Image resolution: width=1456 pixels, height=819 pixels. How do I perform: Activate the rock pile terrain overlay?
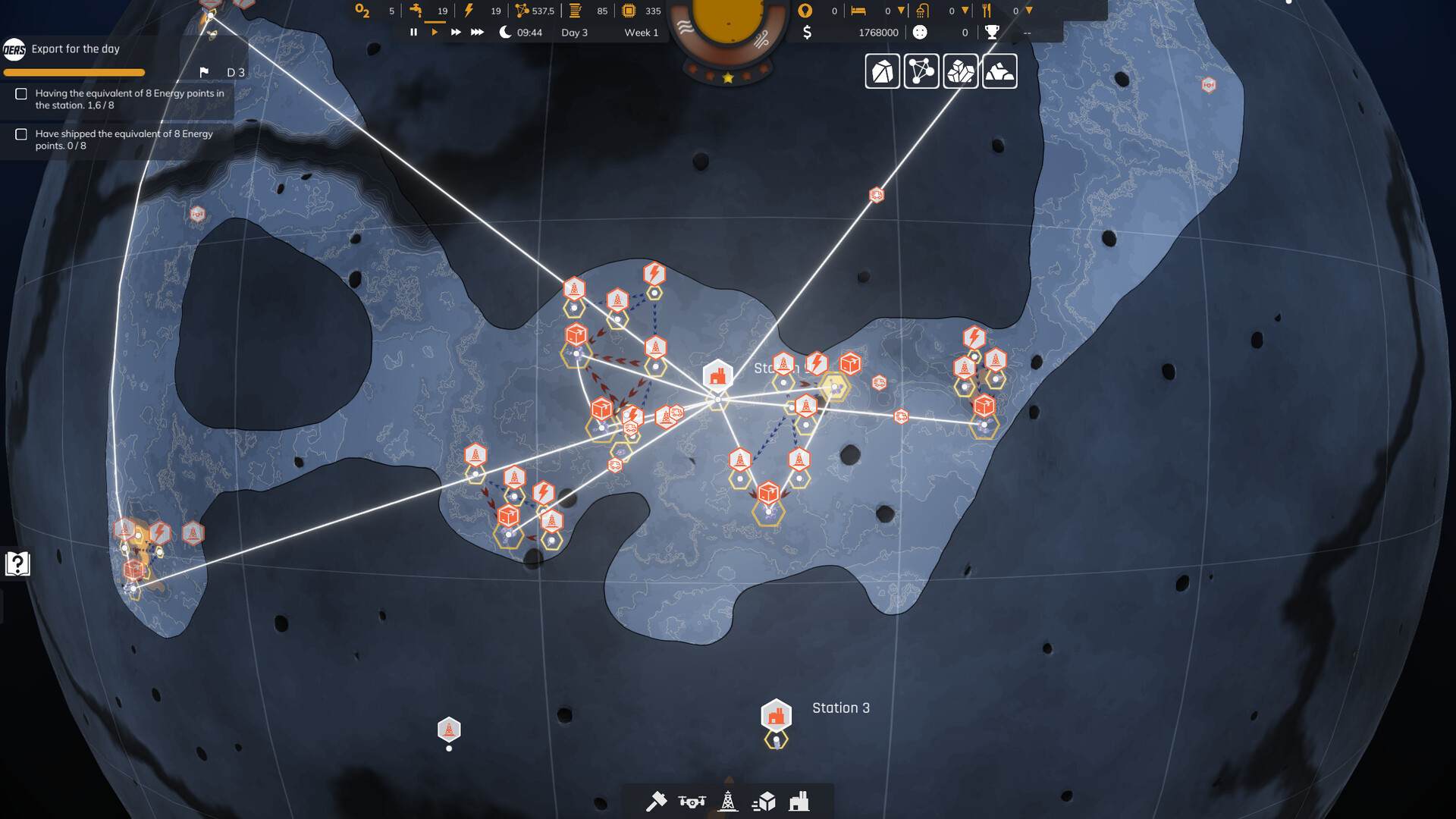coord(999,72)
